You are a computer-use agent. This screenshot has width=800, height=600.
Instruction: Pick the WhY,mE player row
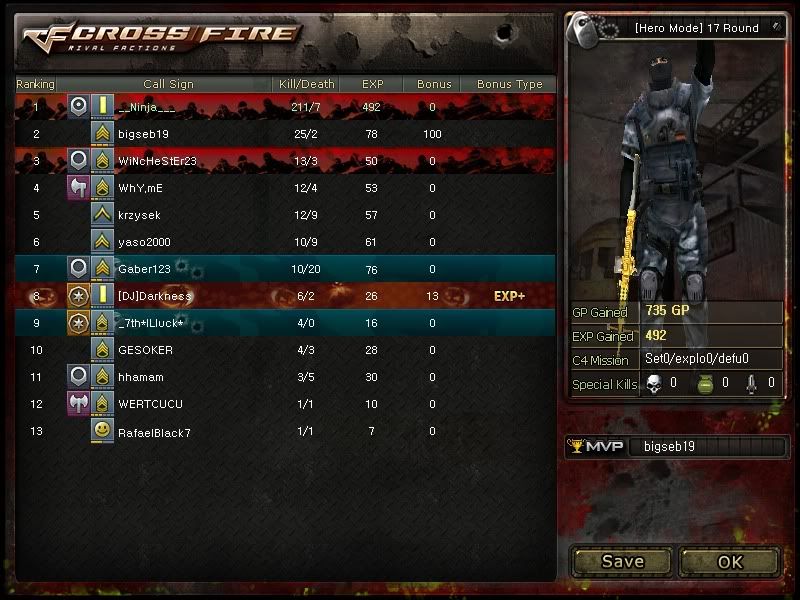pyautogui.click(x=285, y=188)
